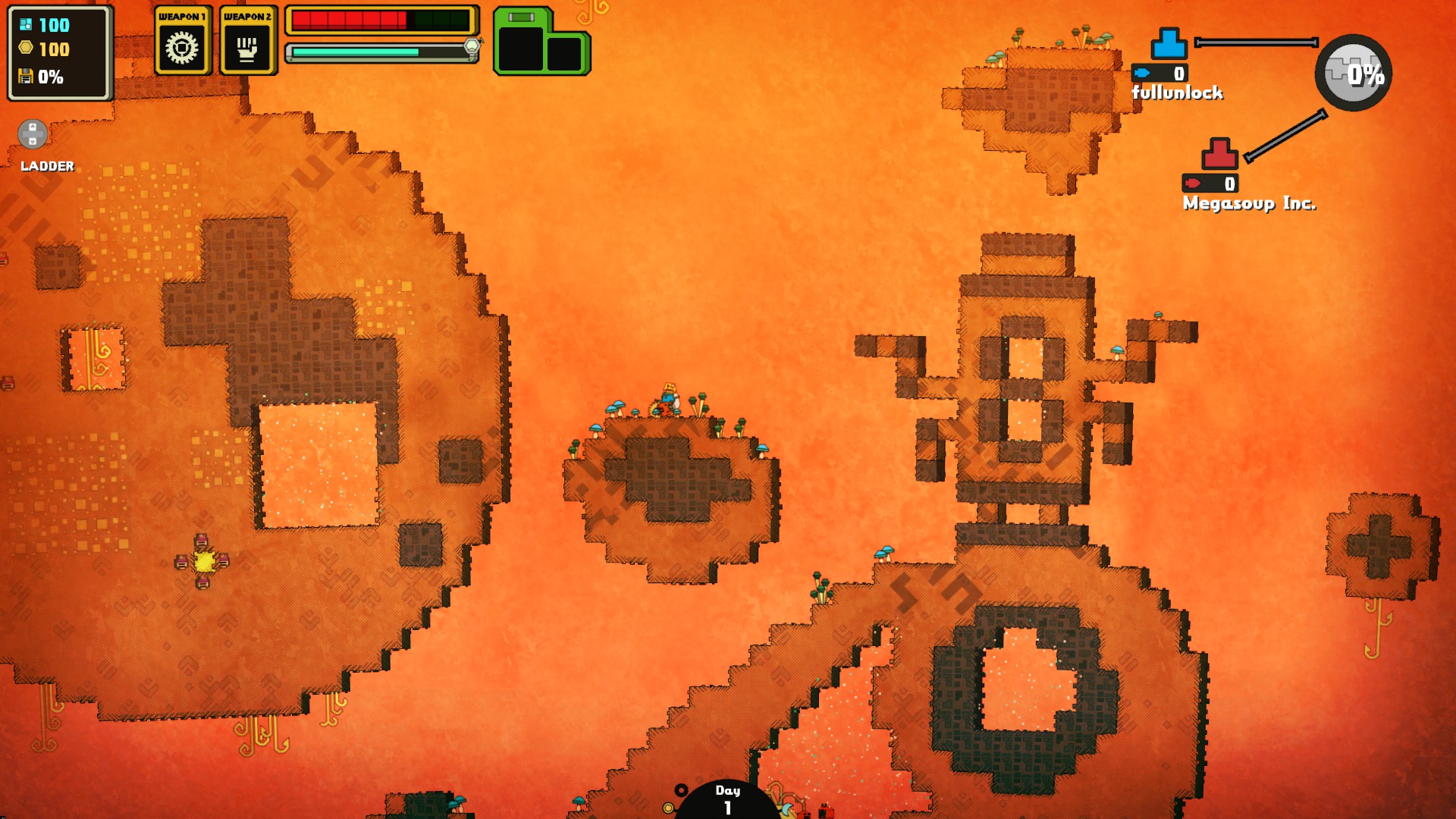Click the blue fullunlock team icon
Screen dimensions: 1456x819
[x=1169, y=44]
